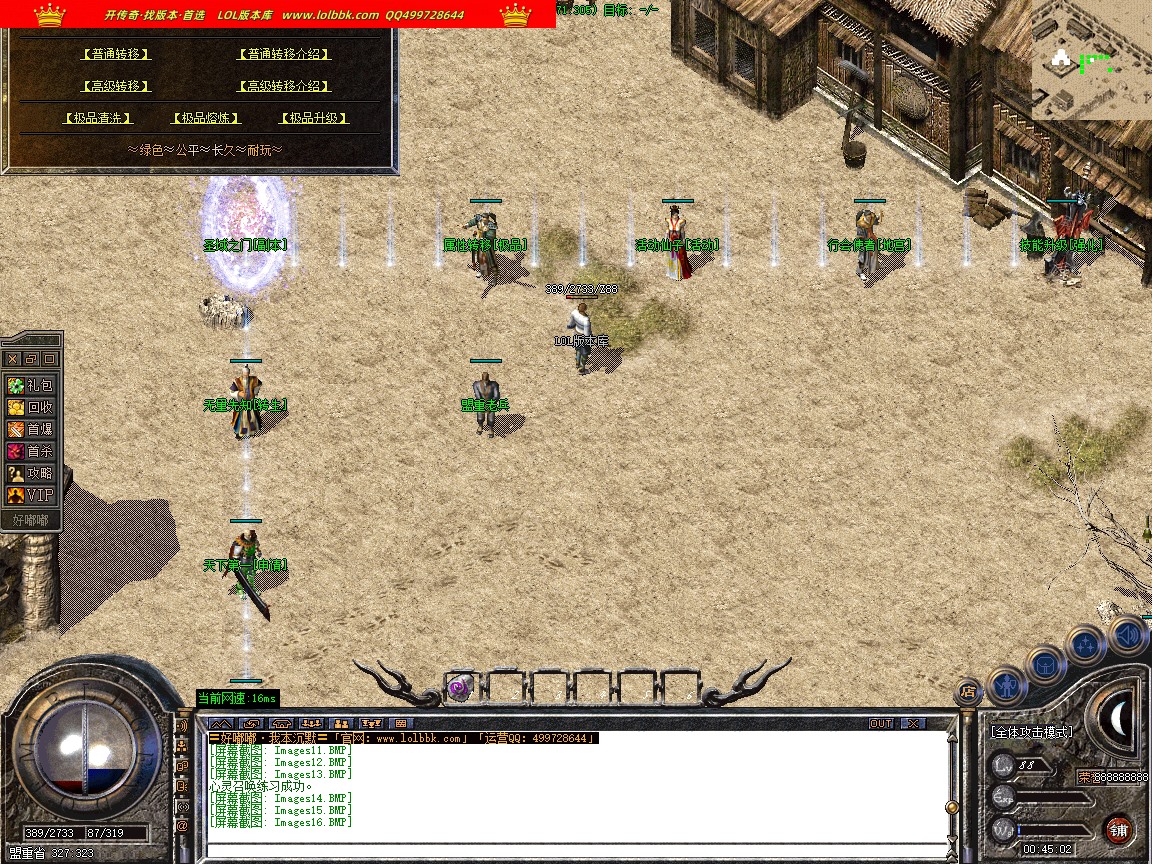This screenshot has width=1152, height=864.
Task: Show the 首爆 first-drop panel
Action: pos(30,429)
